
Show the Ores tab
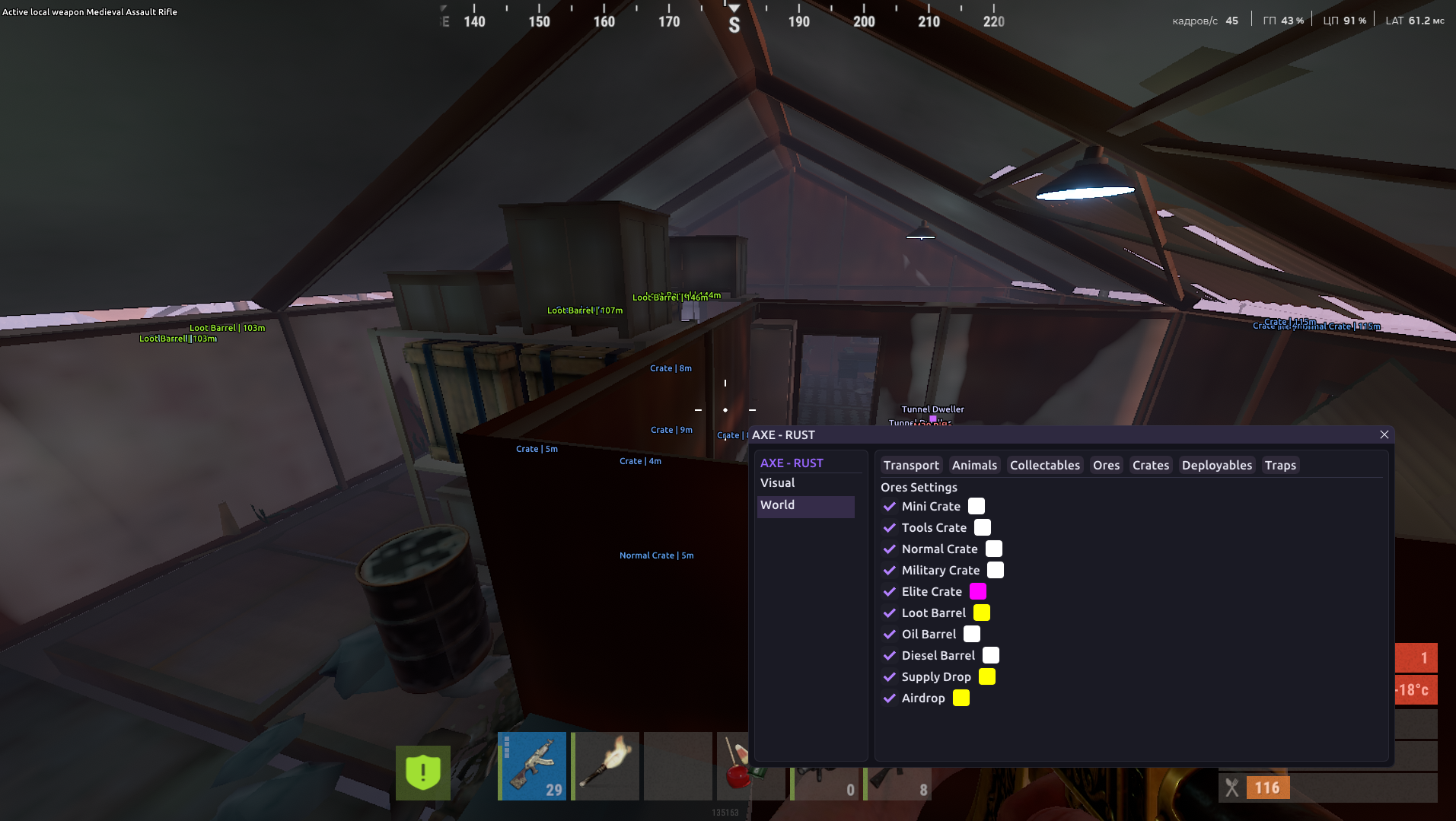[x=1106, y=466]
